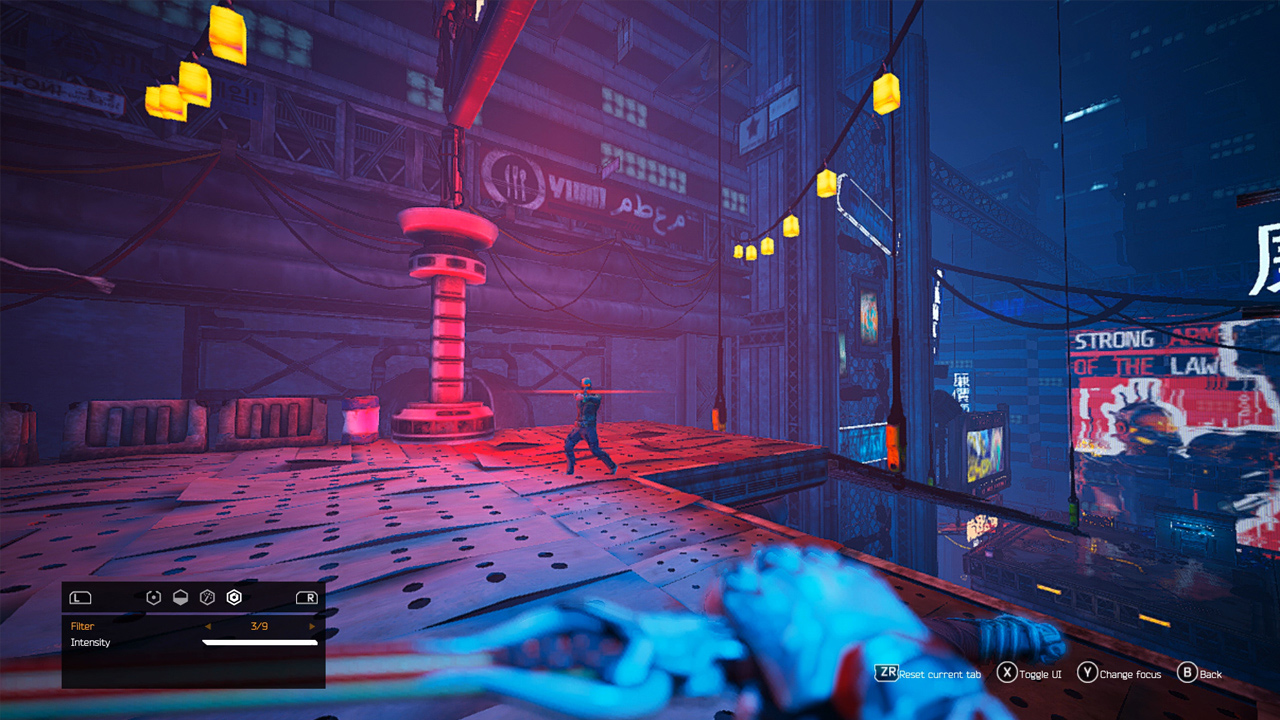Image resolution: width=1280 pixels, height=720 pixels.
Task: Click the Y button circle icon
Action: (1088, 674)
